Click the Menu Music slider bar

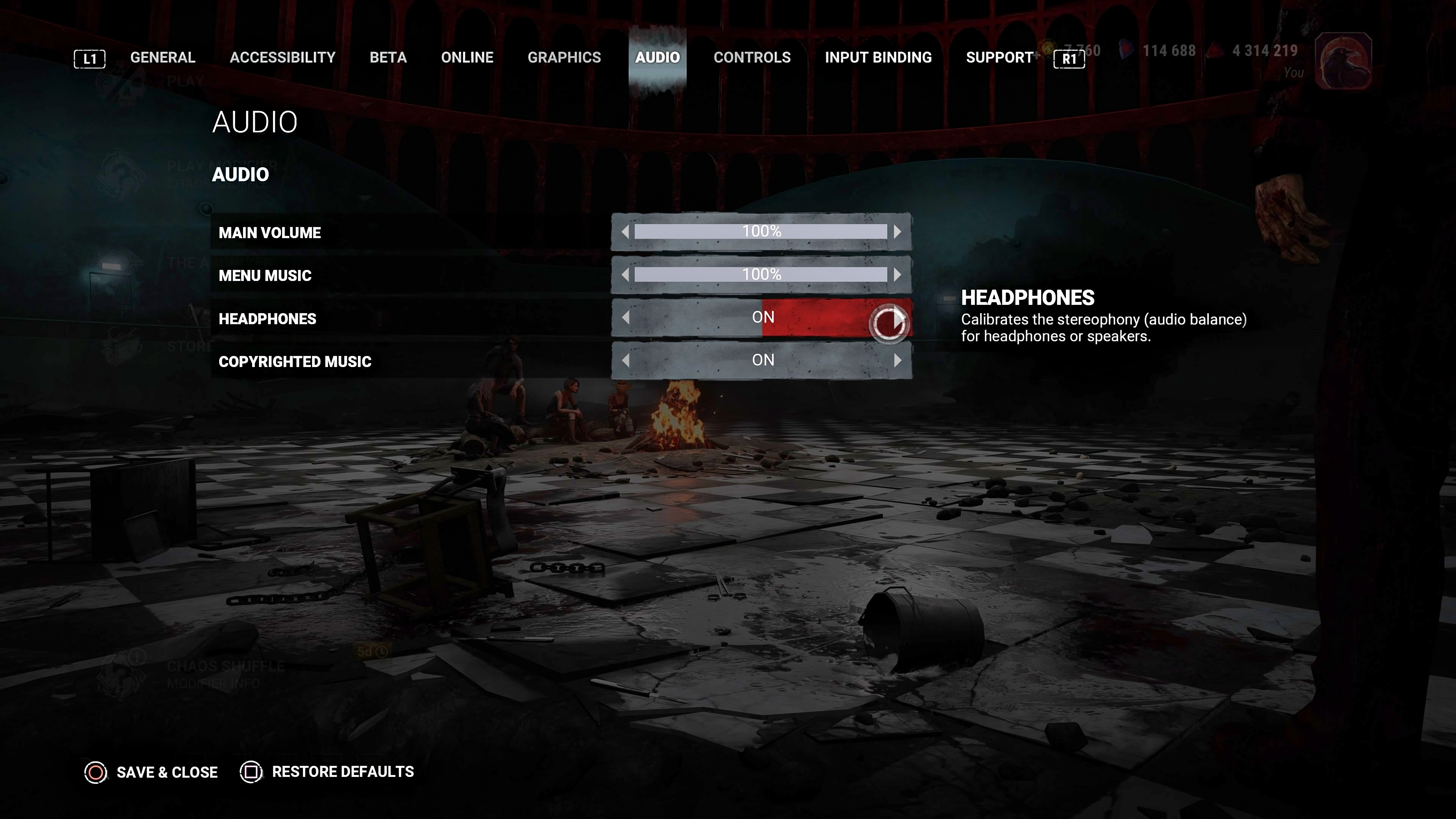point(761,275)
